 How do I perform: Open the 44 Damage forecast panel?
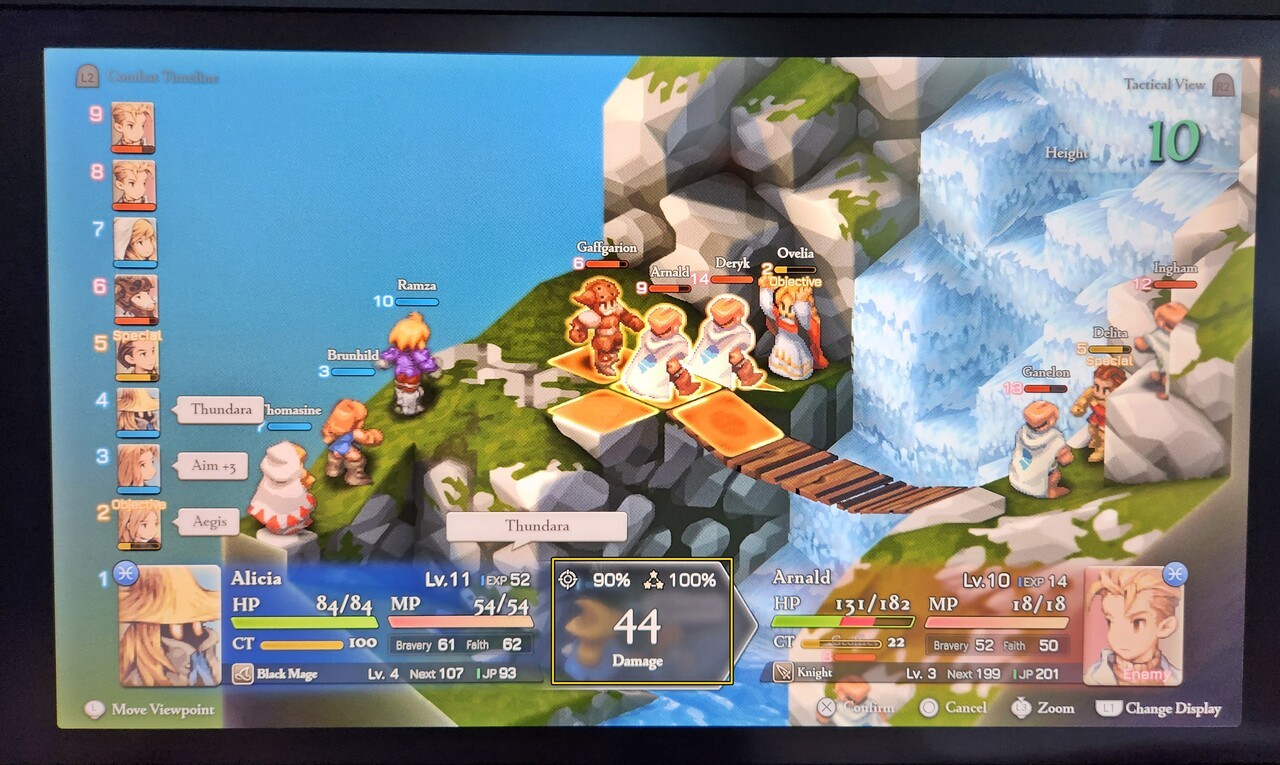coord(642,621)
